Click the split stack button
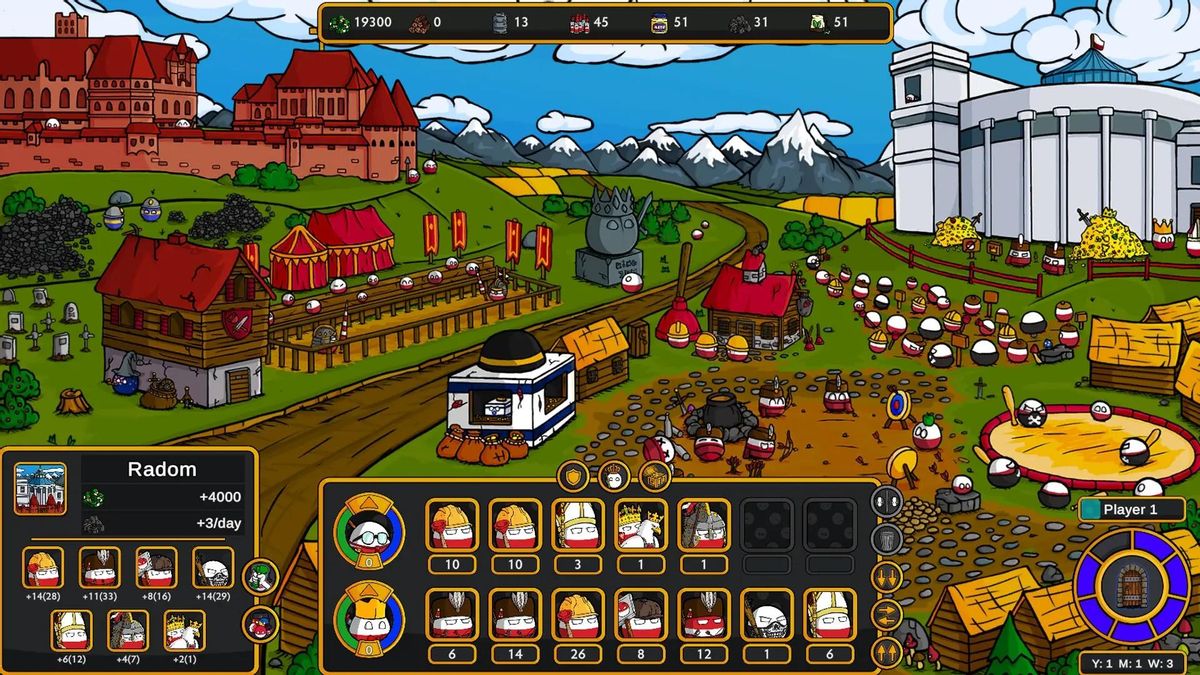This screenshot has height=675, width=1200. (887, 501)
